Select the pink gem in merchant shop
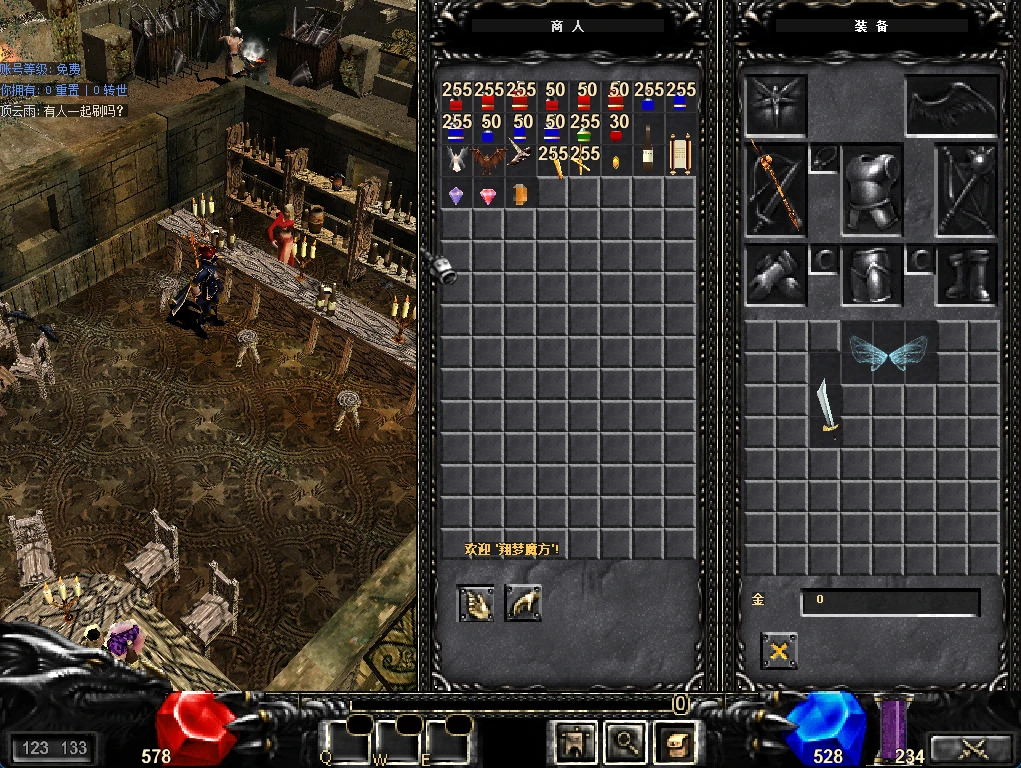 click(489, 195)
